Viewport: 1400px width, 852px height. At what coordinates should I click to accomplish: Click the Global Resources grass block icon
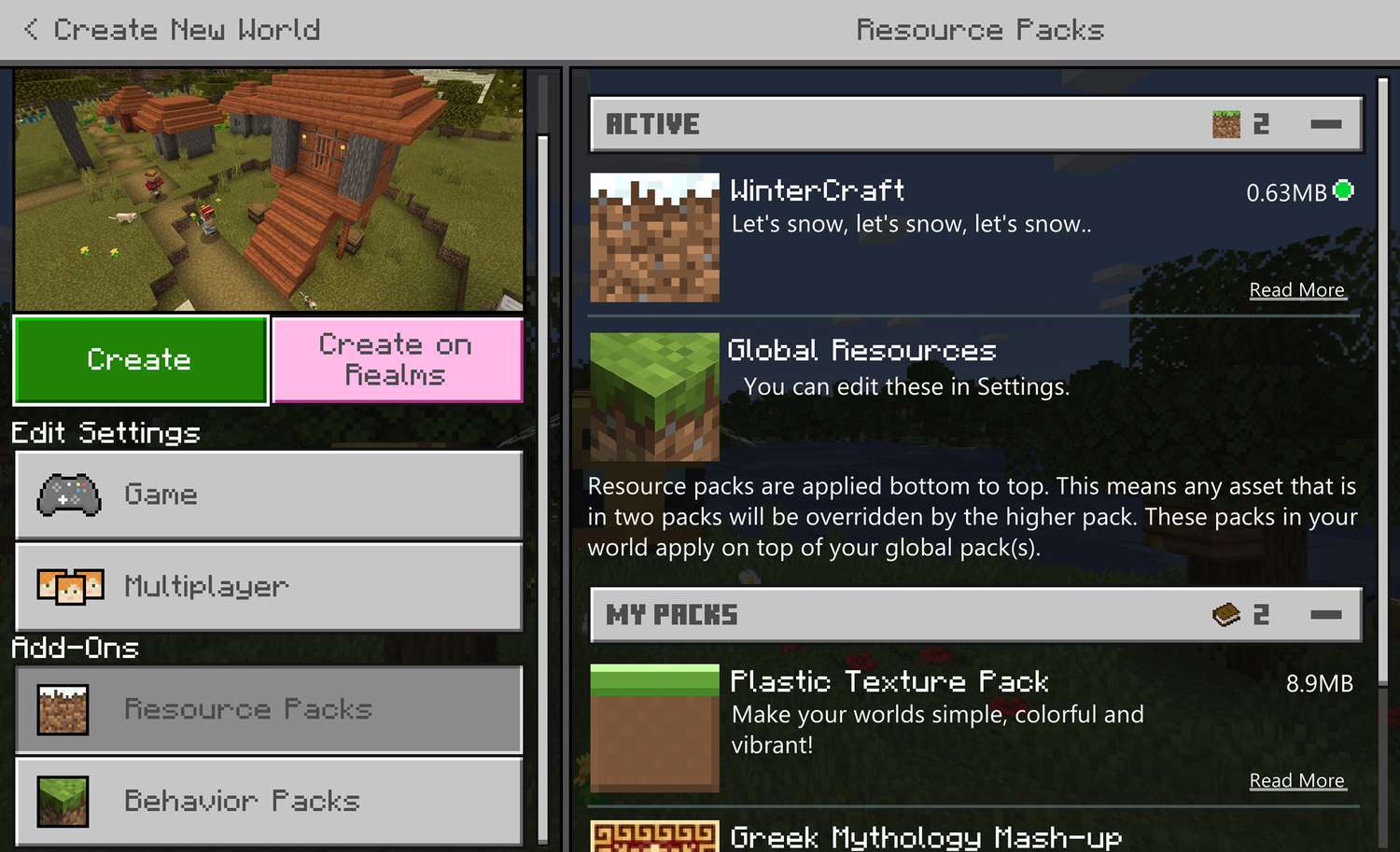click(x=653, y=398)
